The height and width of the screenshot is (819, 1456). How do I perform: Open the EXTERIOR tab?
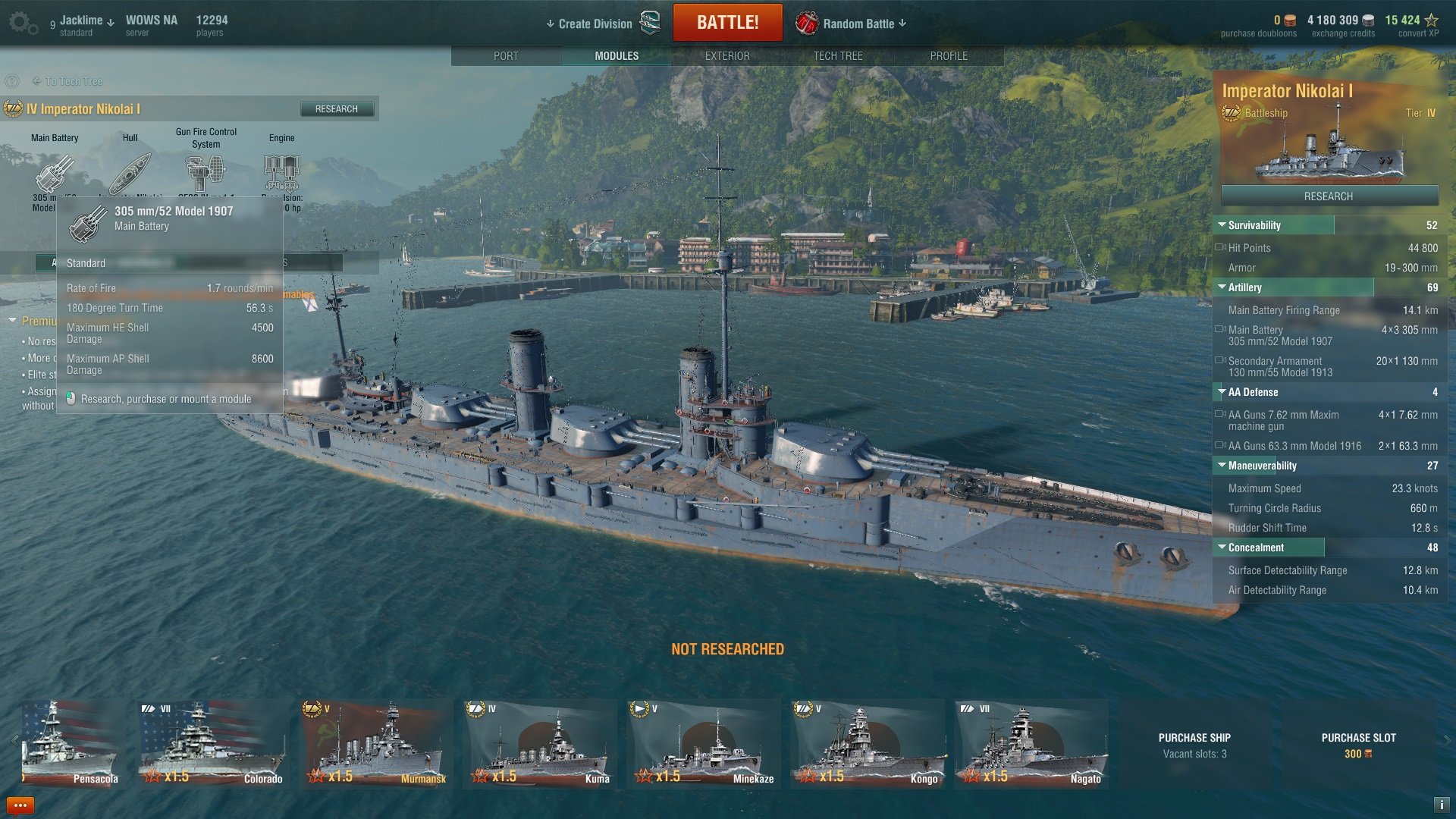pyautogui.click(x=726, y=56)
